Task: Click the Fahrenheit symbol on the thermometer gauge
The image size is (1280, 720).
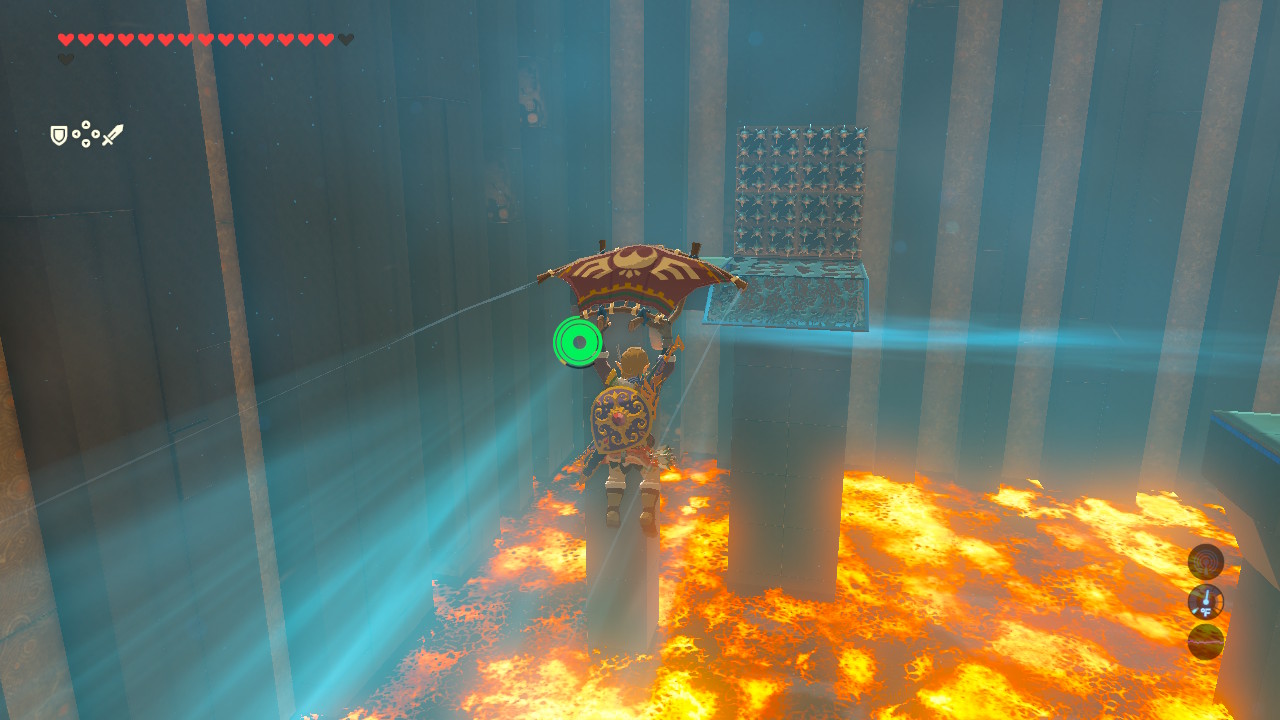Action: click(x=1206, y=611)
